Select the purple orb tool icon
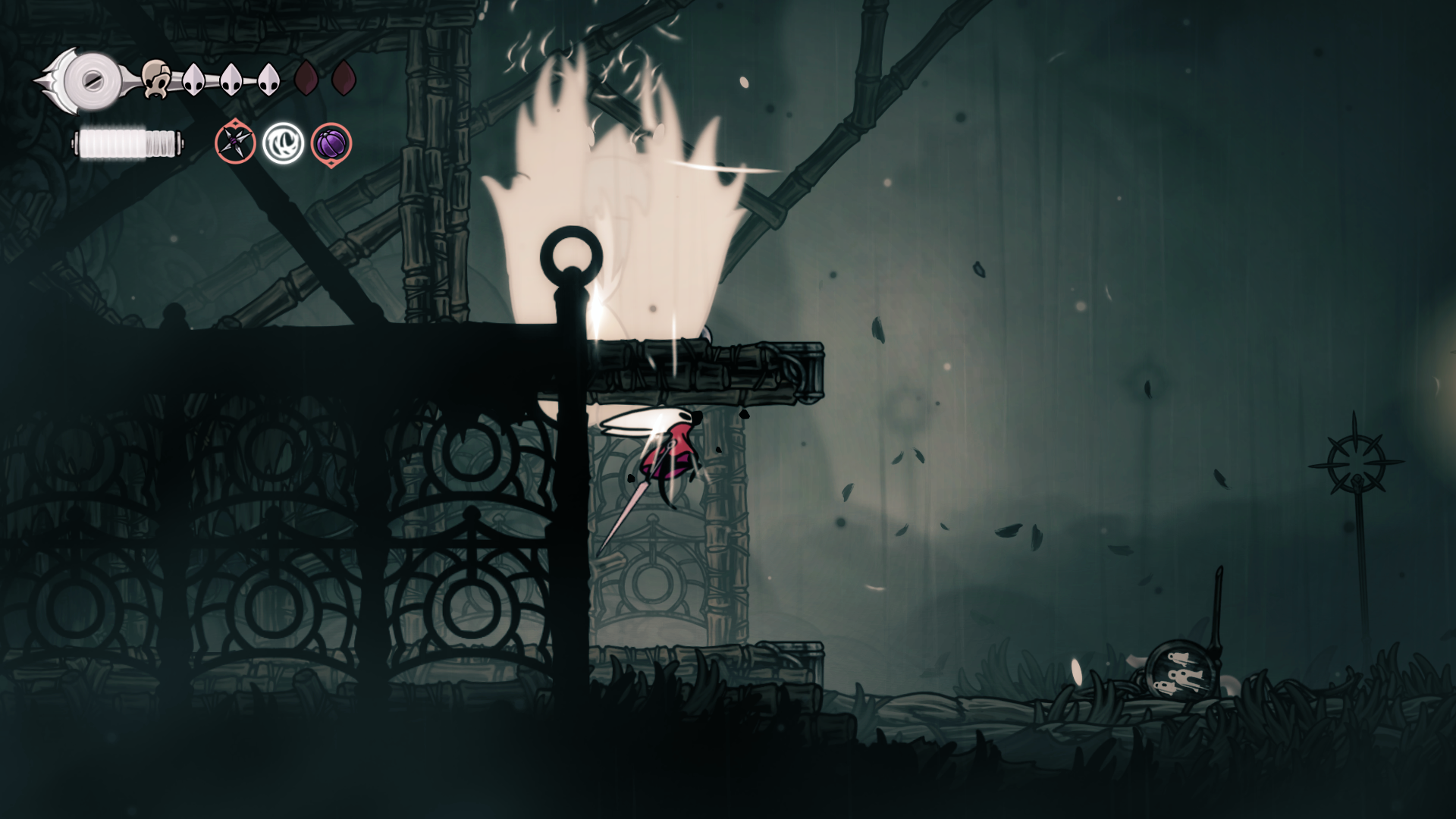Image resolution: width=1456 pixels, height=819 pixels. coord(331,143)
